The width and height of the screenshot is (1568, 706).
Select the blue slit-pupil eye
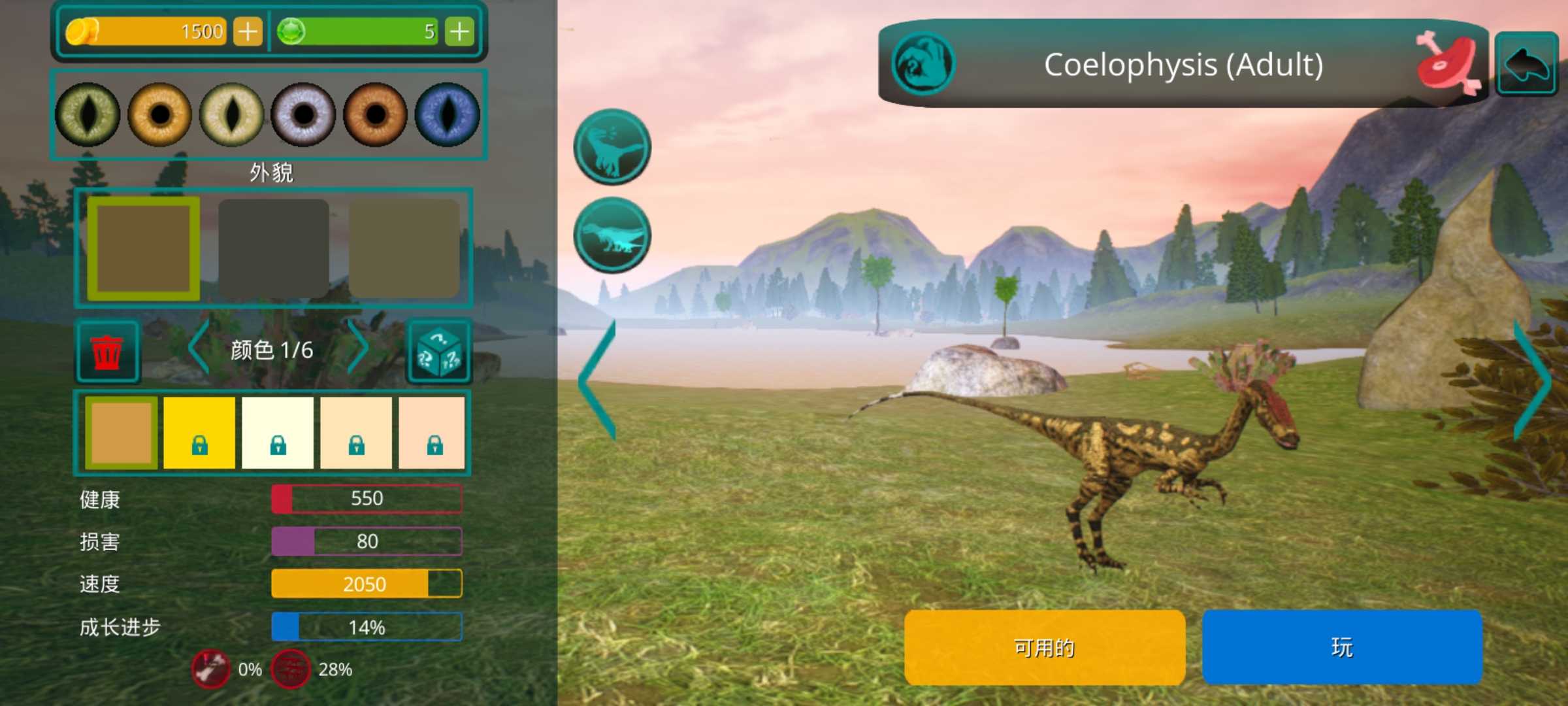pos(448,114)
